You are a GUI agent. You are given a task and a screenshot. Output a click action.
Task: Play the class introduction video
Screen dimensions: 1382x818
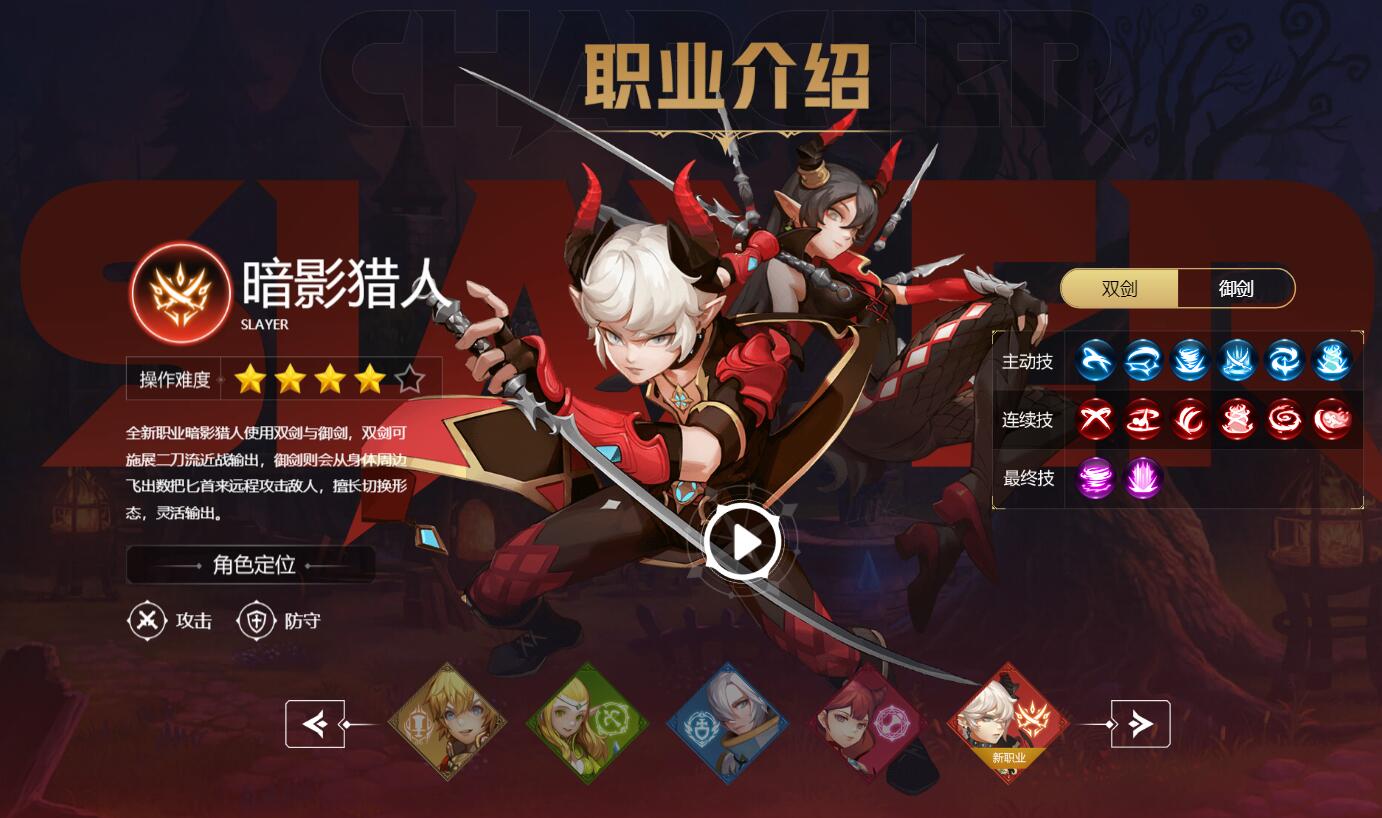point(742,541)
